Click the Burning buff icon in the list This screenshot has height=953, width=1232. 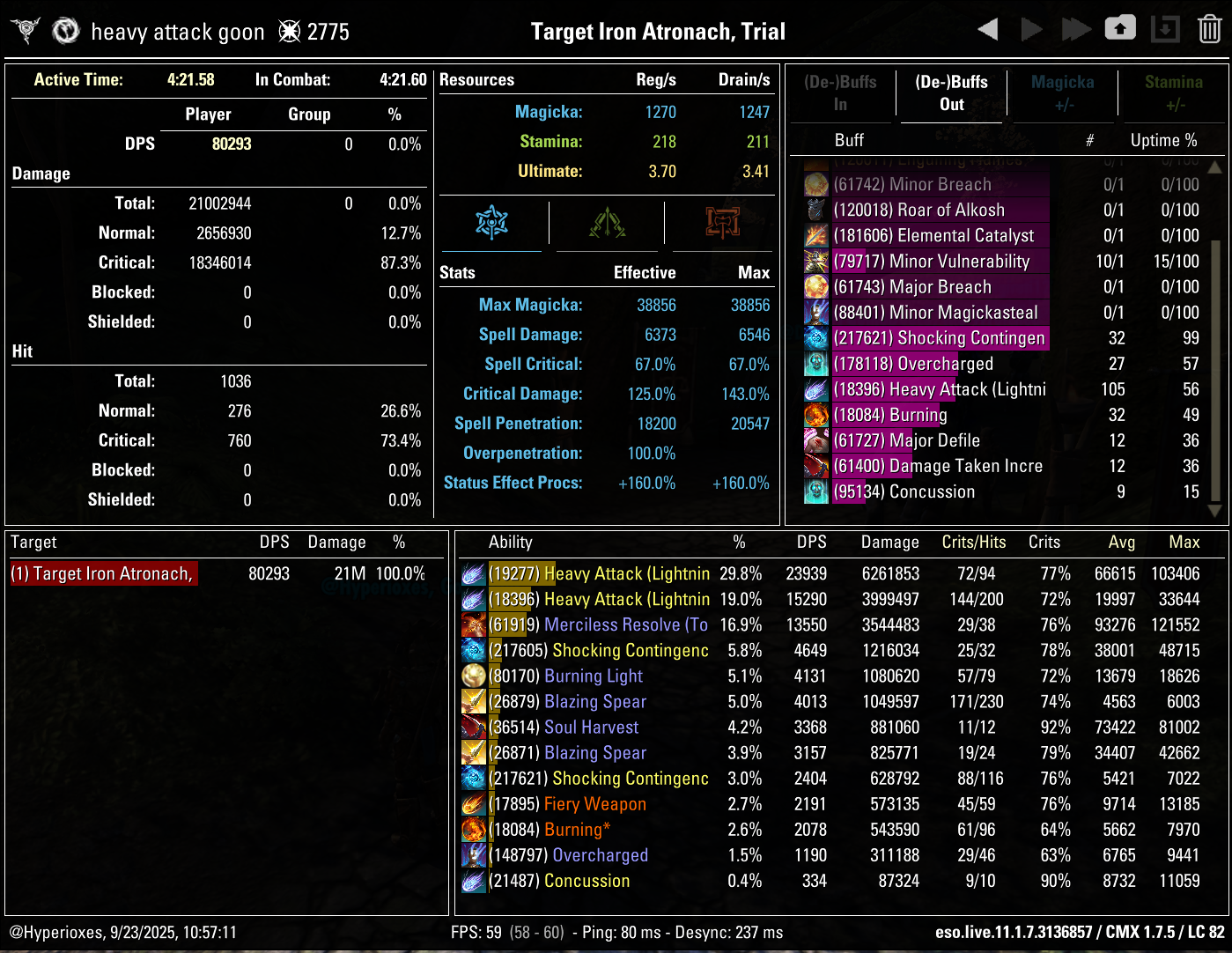pyautogui.click(x=815, y=415)
